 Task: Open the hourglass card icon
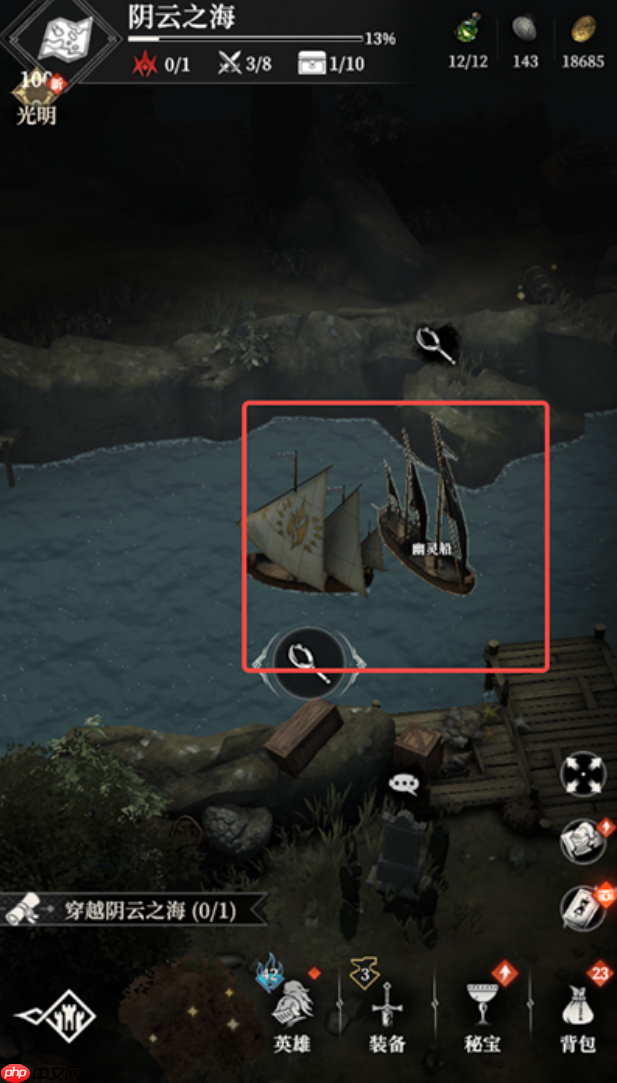click(x=582, y=908)
